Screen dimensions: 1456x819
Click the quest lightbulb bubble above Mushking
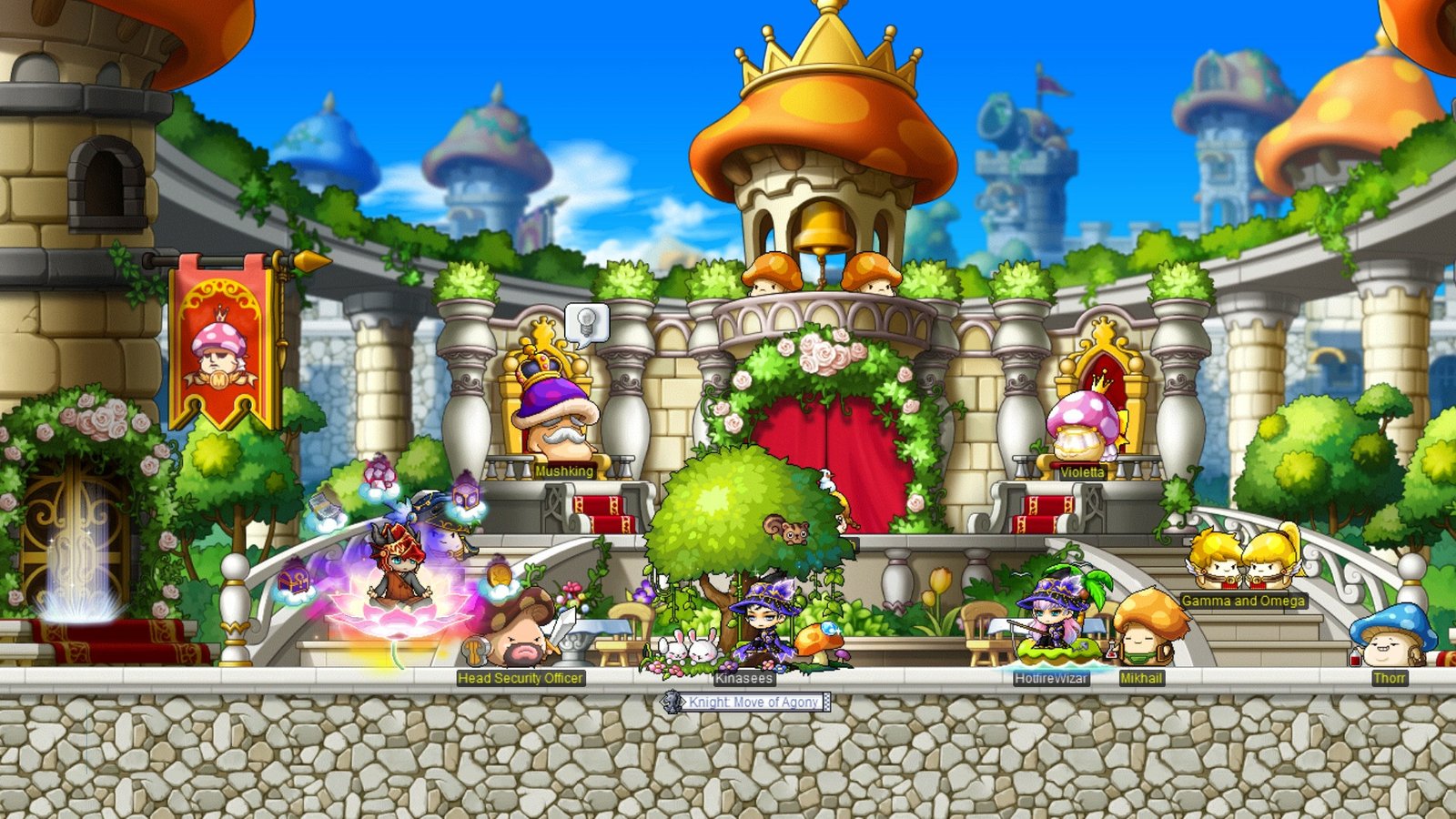pyautogui.click(x=586, y=321)
